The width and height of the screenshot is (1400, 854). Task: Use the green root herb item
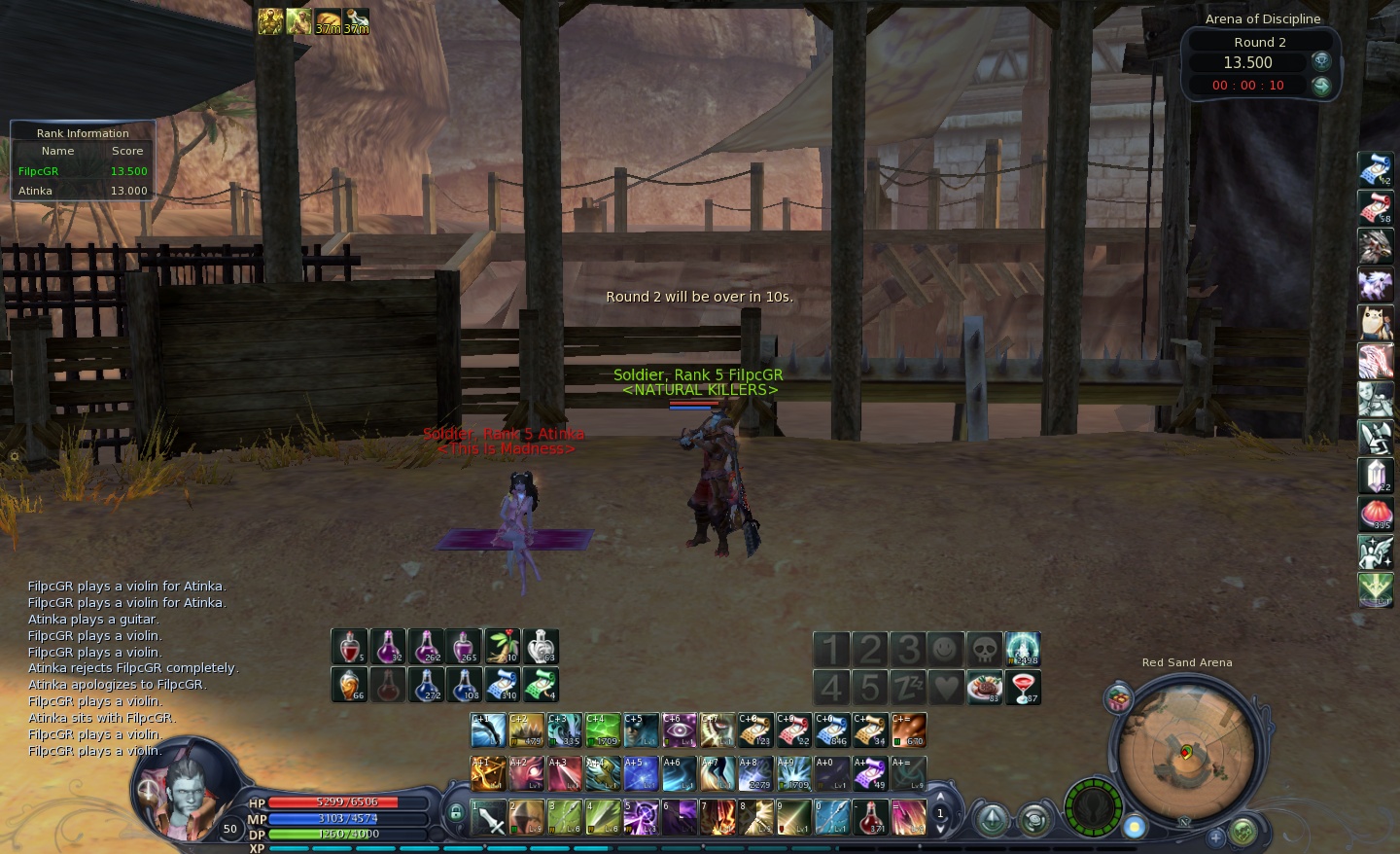503,647
